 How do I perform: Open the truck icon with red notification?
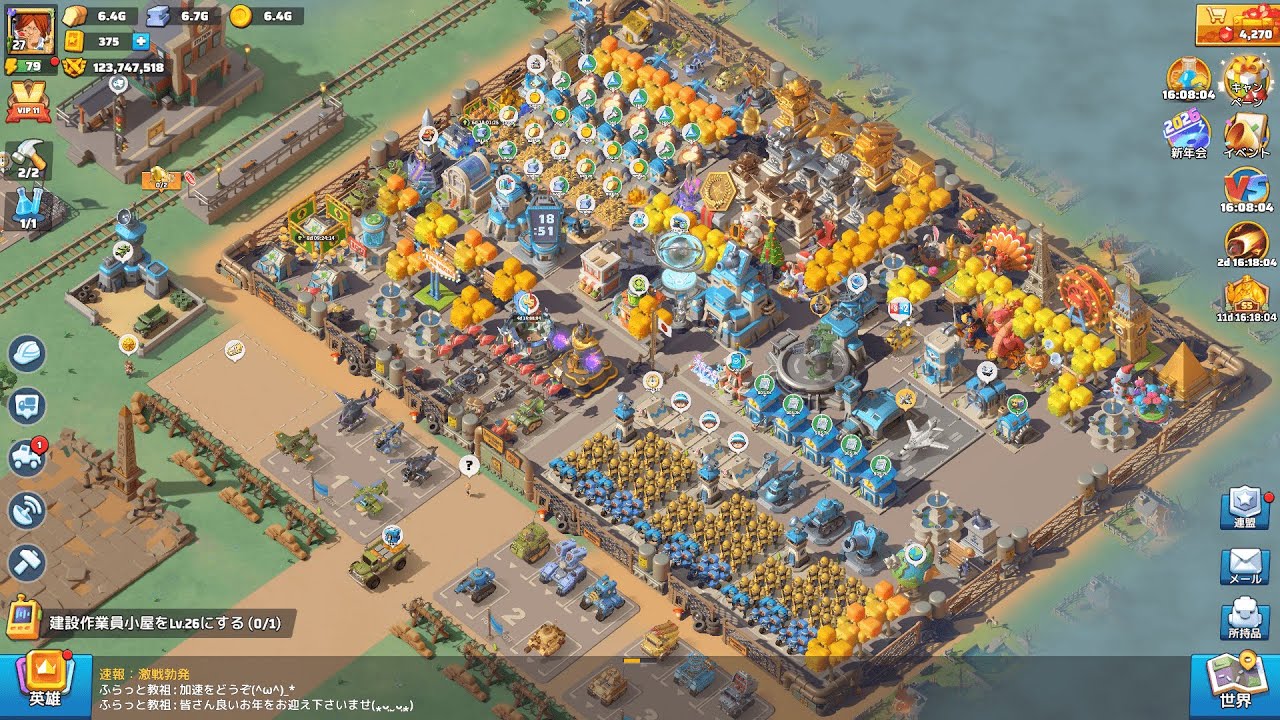point(27,458)
